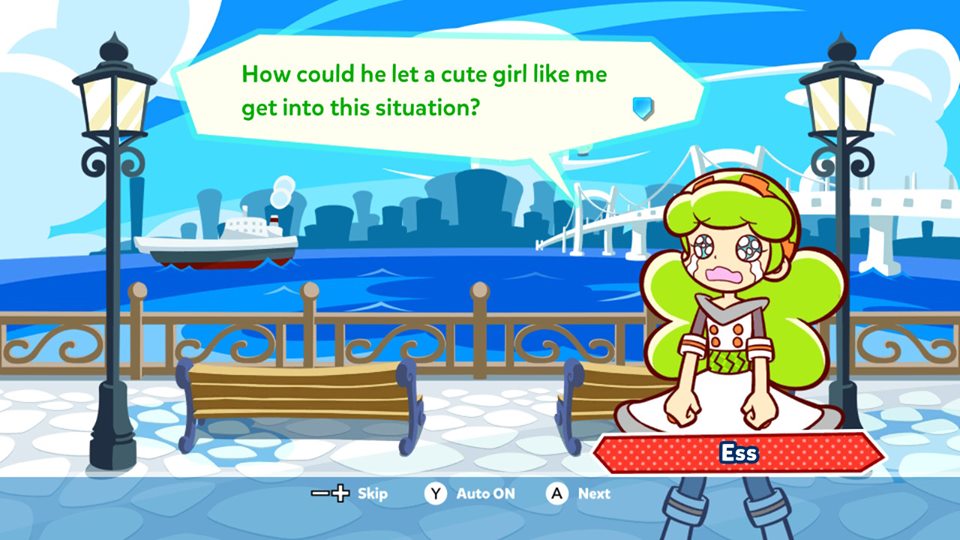
Task: Skip the cutscene dialogue
Action: [x=350, y=493]
